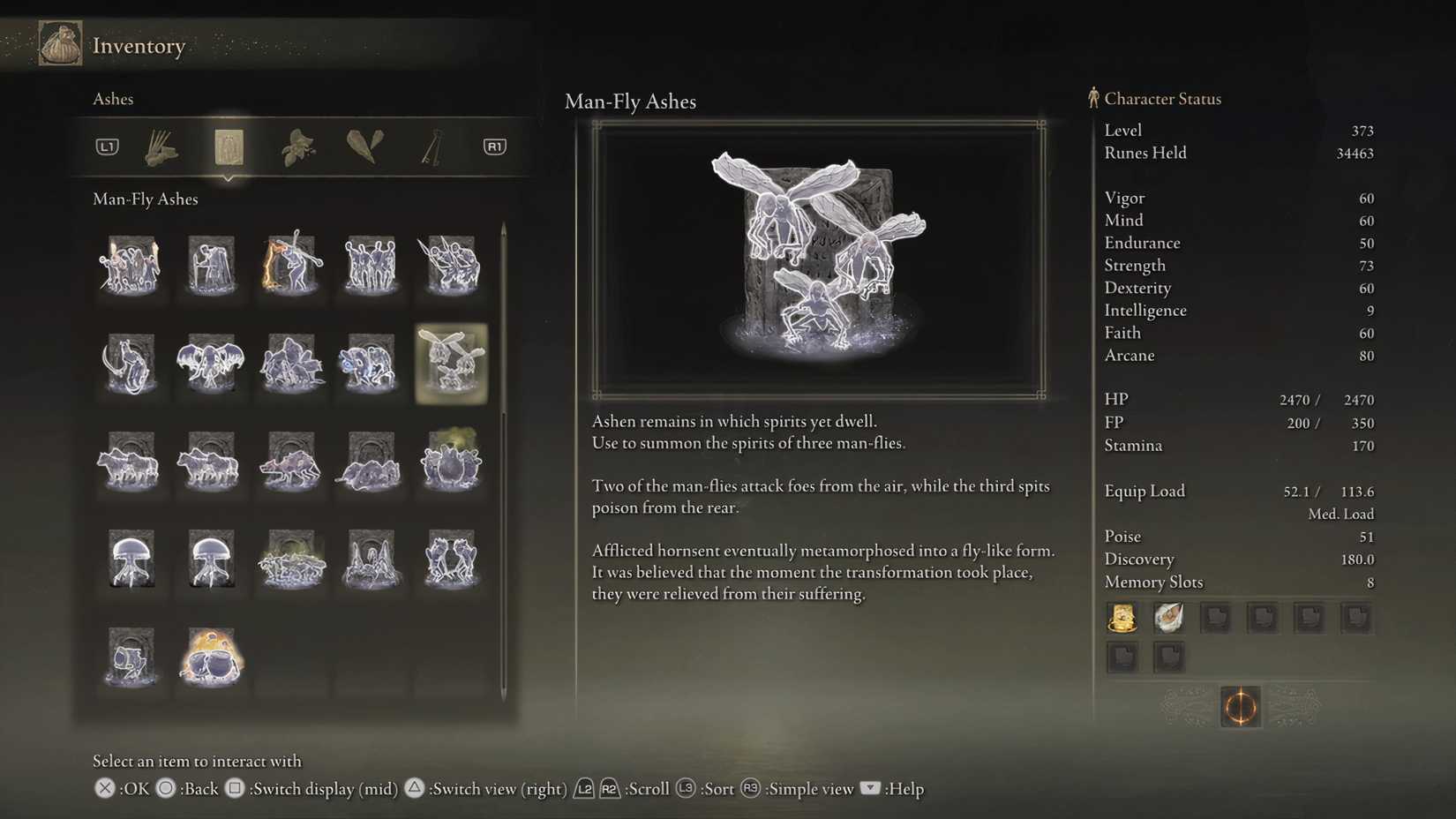
Task: Click the golden item in first equipped slot
Action: pyautogui.click(x=1122, y=617)
